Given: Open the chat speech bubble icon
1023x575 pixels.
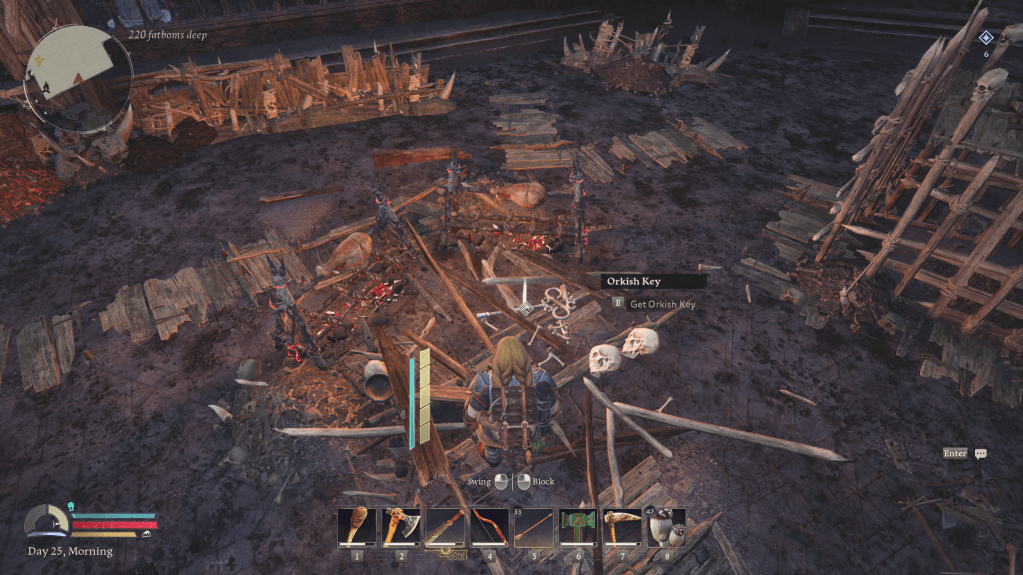Looking at the screenshot, I should 980,453.
